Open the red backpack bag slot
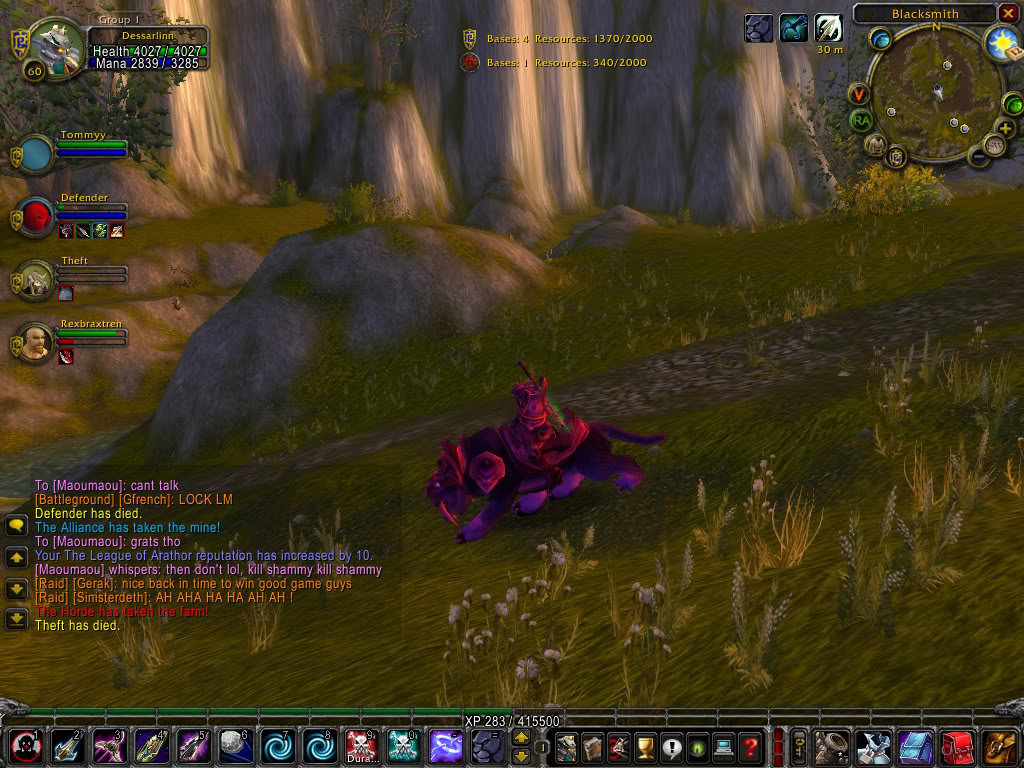 tap(958, 746)
